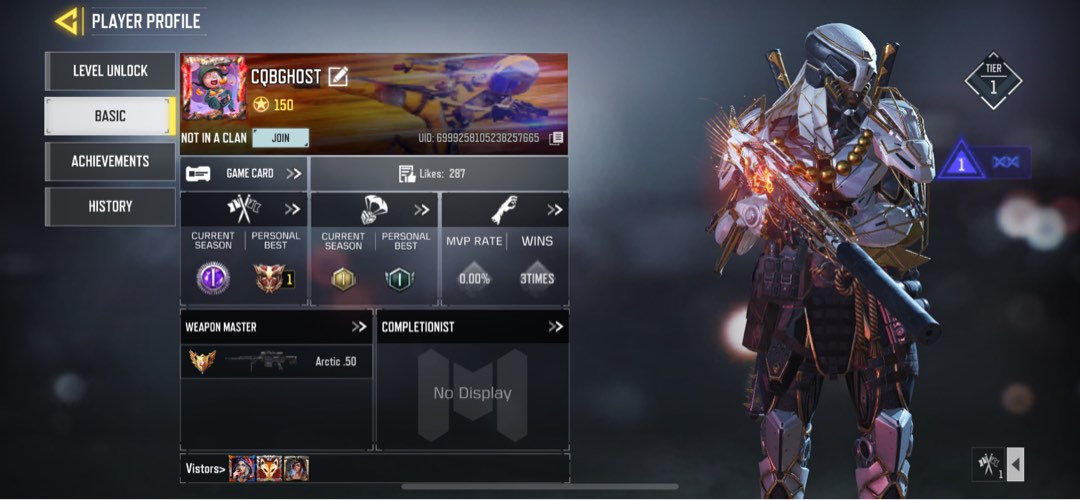Select the Arctic .50 weapon entry

click(x=276, y=361)
